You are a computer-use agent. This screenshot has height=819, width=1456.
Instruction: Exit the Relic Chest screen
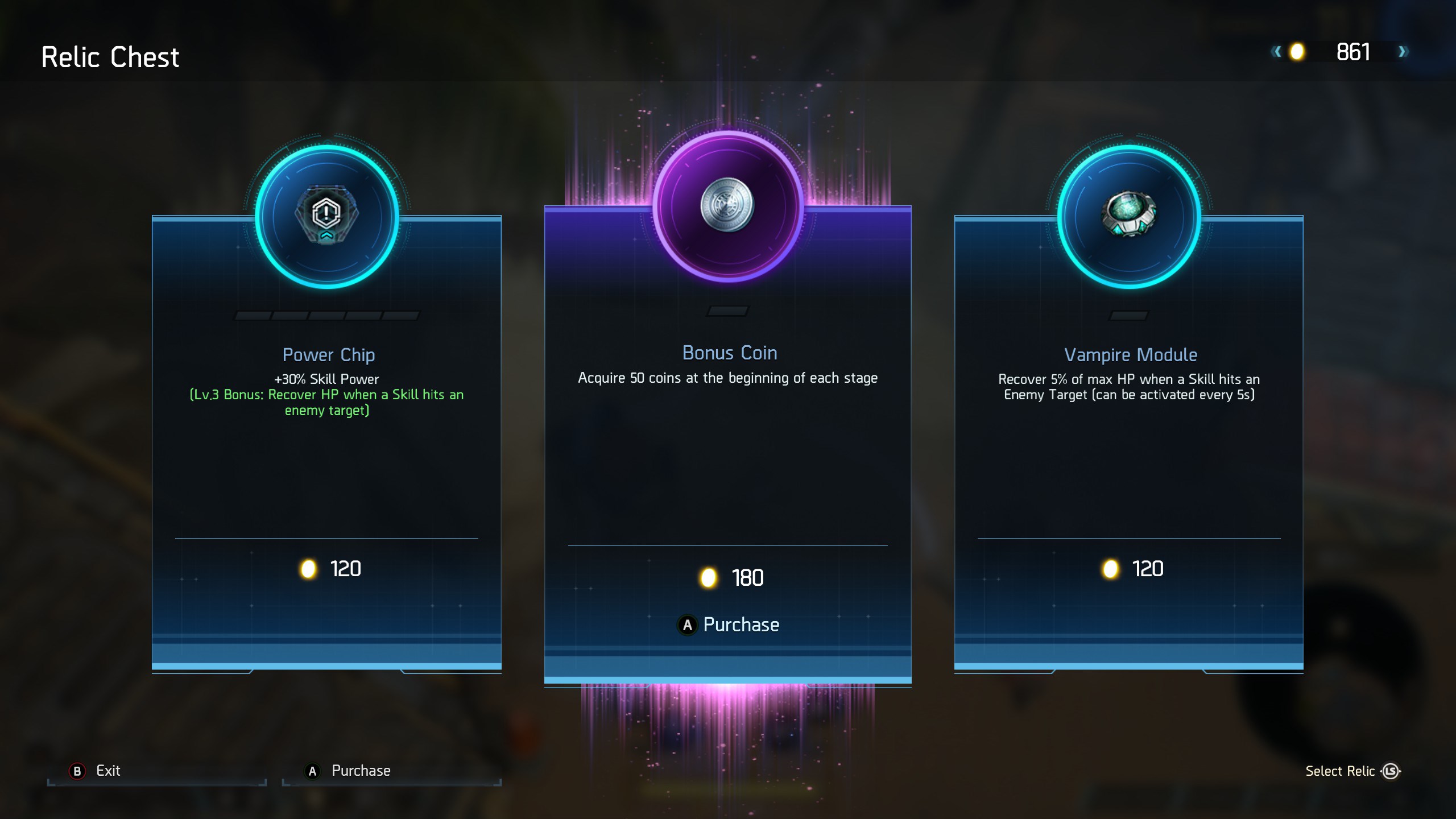(108, 771)
